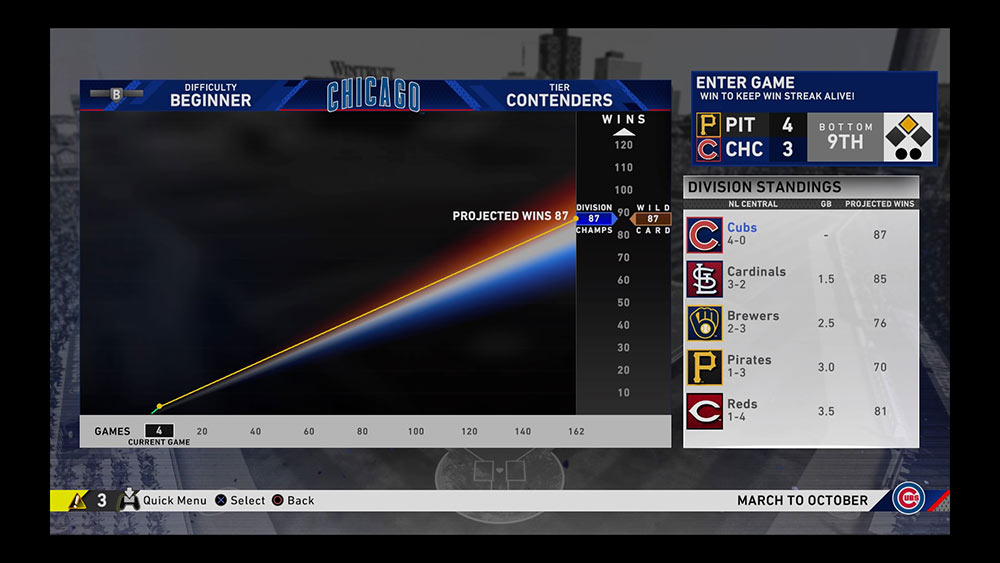
Task: Click the up arrow above wins scale
Action: [x=623, y=132]
